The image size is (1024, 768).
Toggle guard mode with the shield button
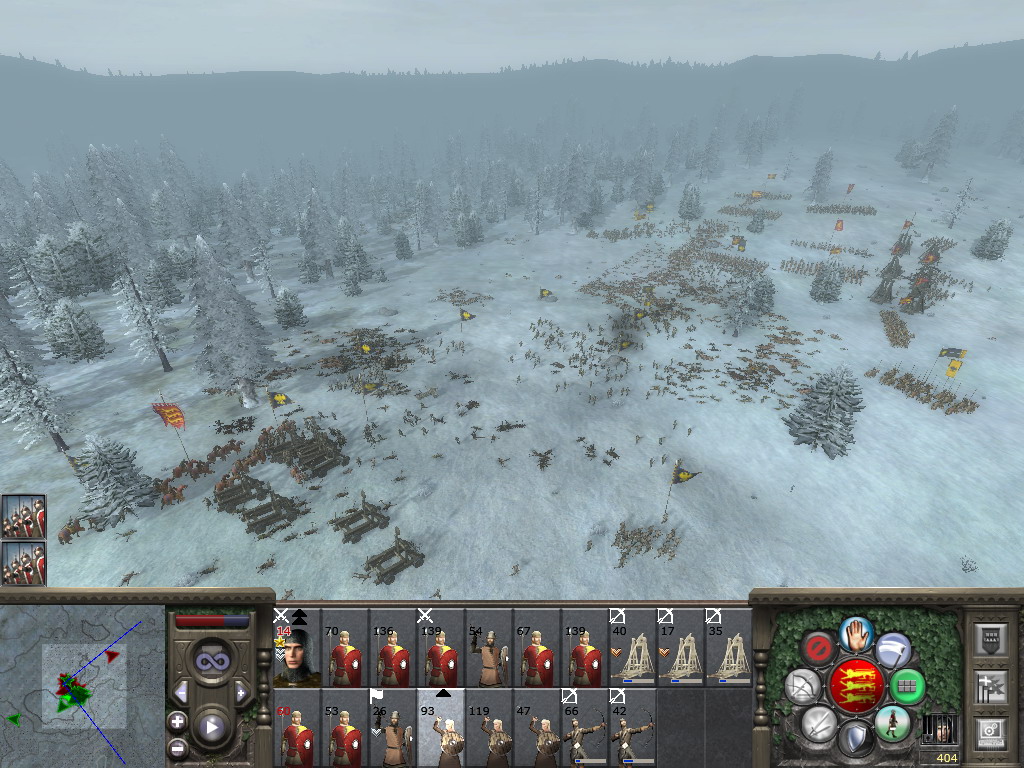[856, 741]
